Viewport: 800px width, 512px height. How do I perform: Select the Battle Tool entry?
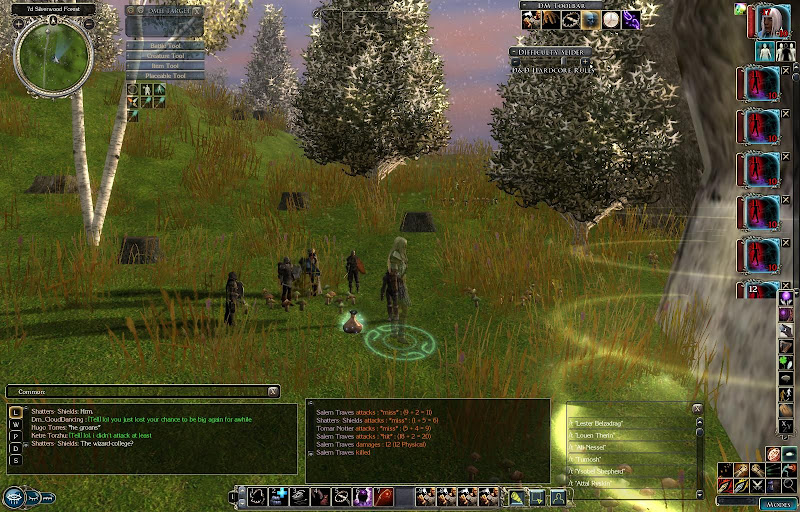tap(164, 46)
